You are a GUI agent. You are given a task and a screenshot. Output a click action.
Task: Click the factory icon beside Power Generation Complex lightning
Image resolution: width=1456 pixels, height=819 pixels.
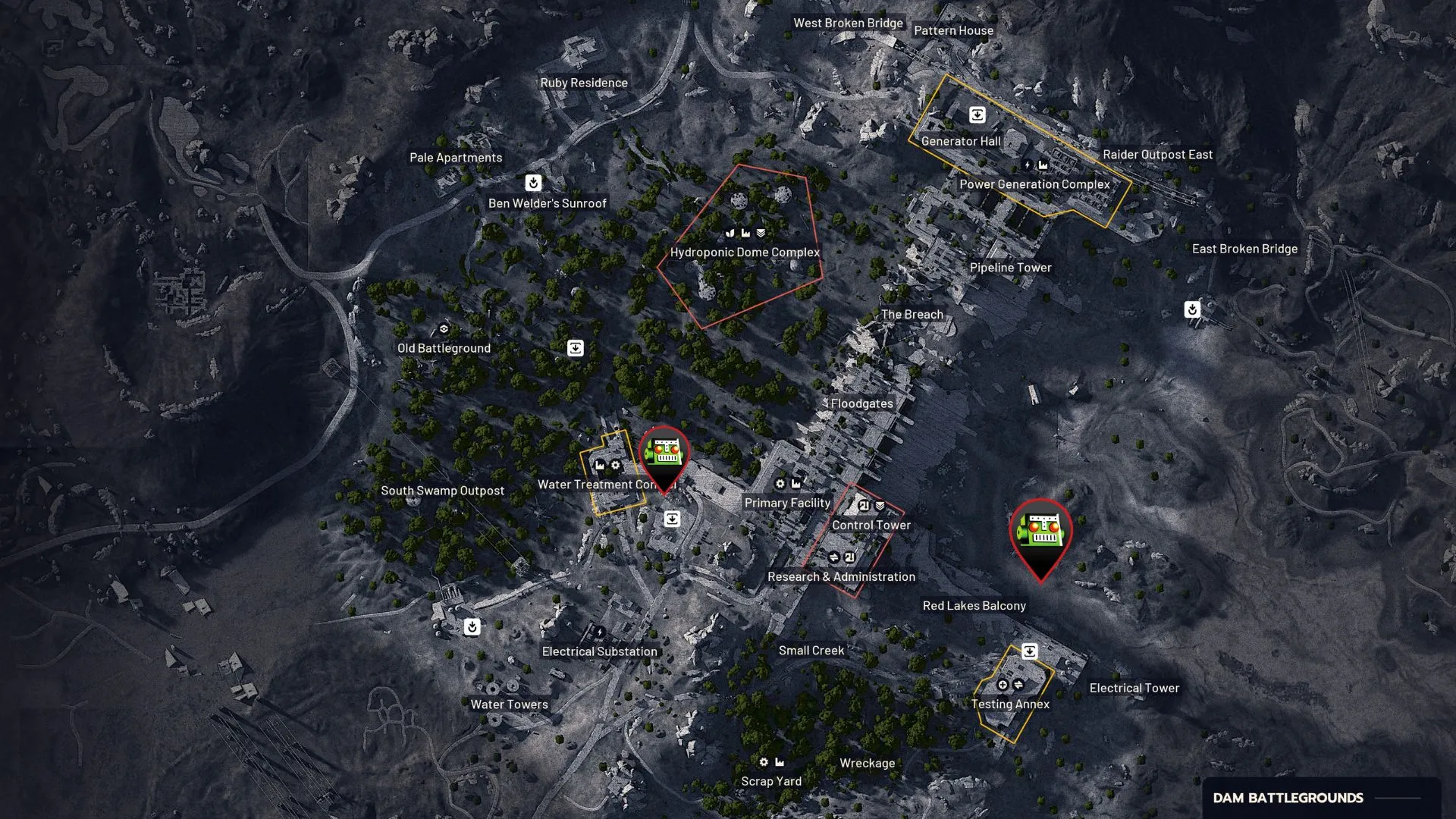[1043, 164]
